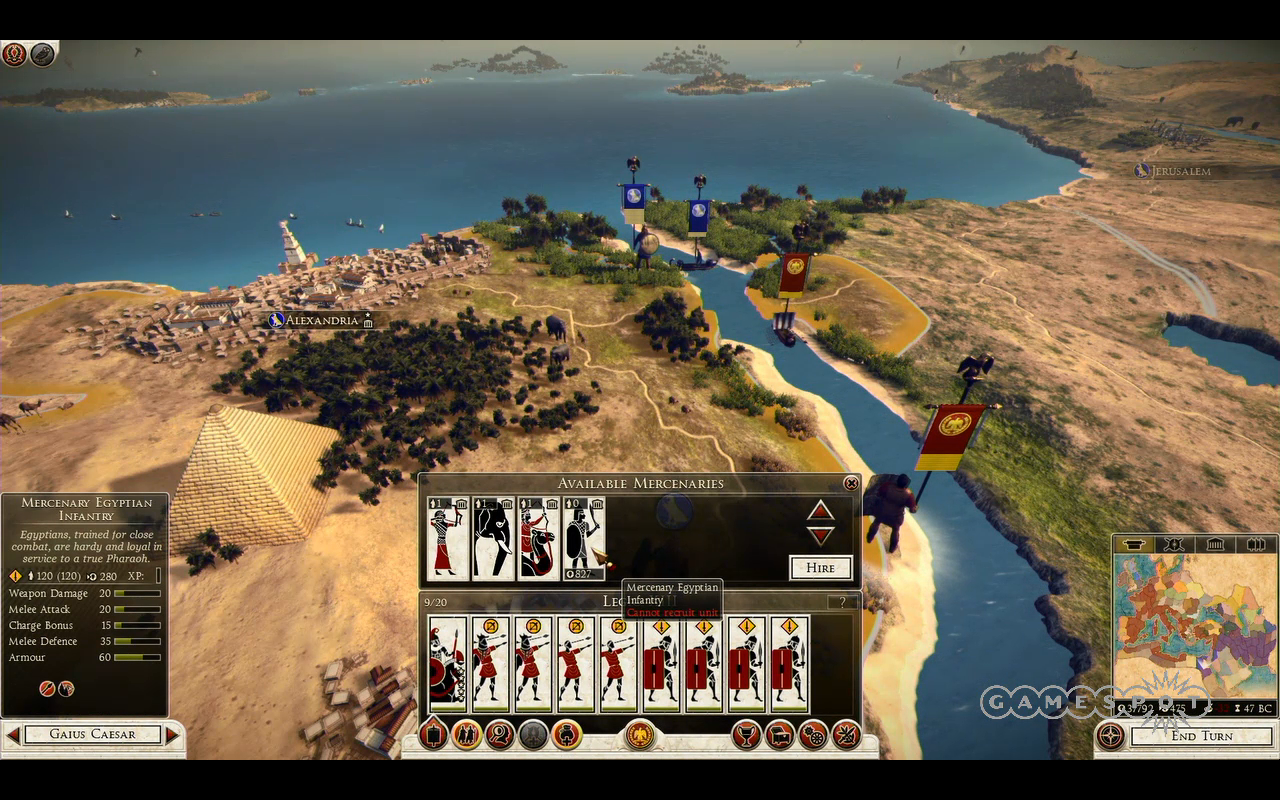Choose the mercenary camel archer card
The width and height of the screenshot is (1280, 800).
pos(537,538)
